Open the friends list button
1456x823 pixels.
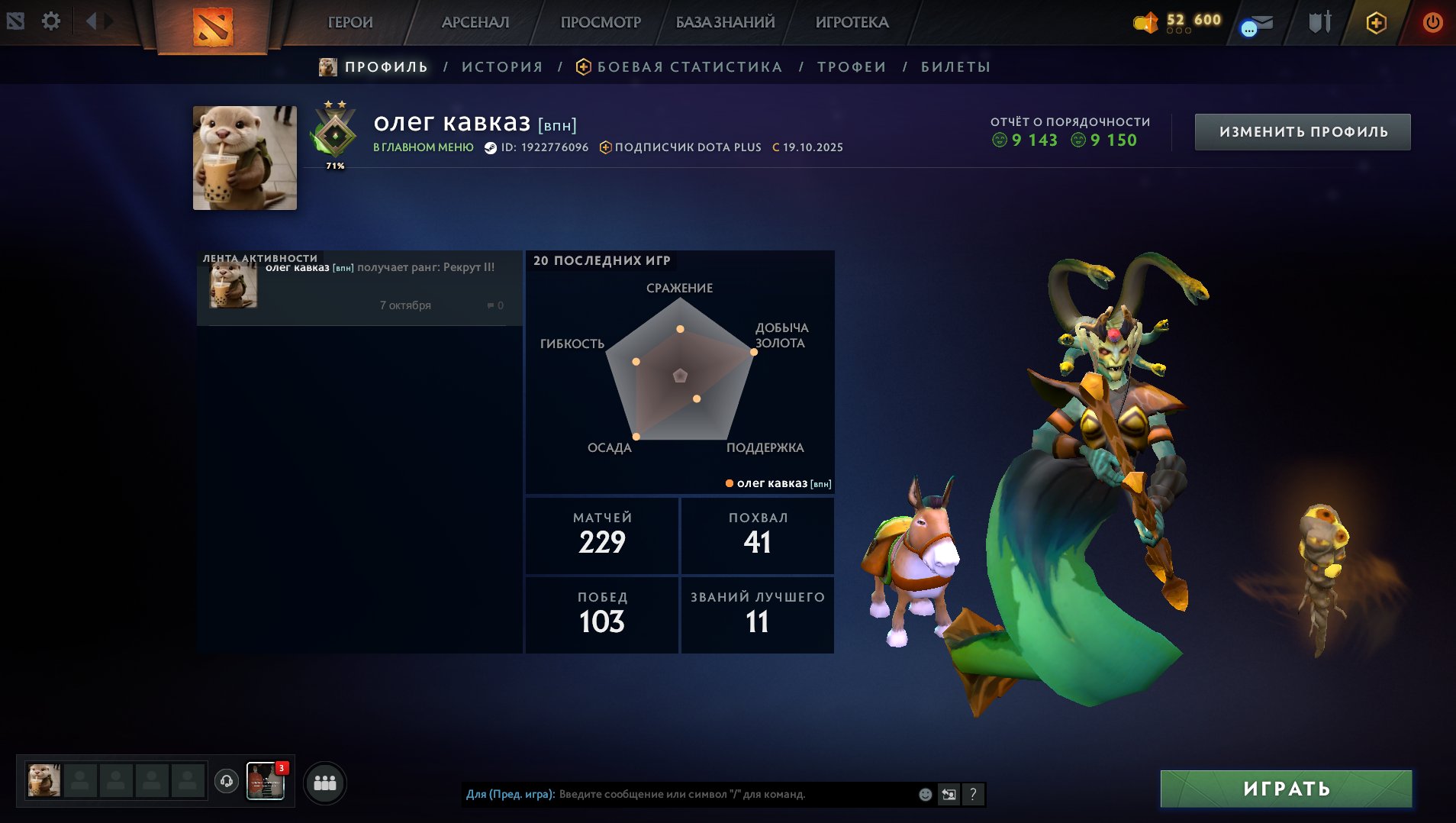click(x=325, y=783)
